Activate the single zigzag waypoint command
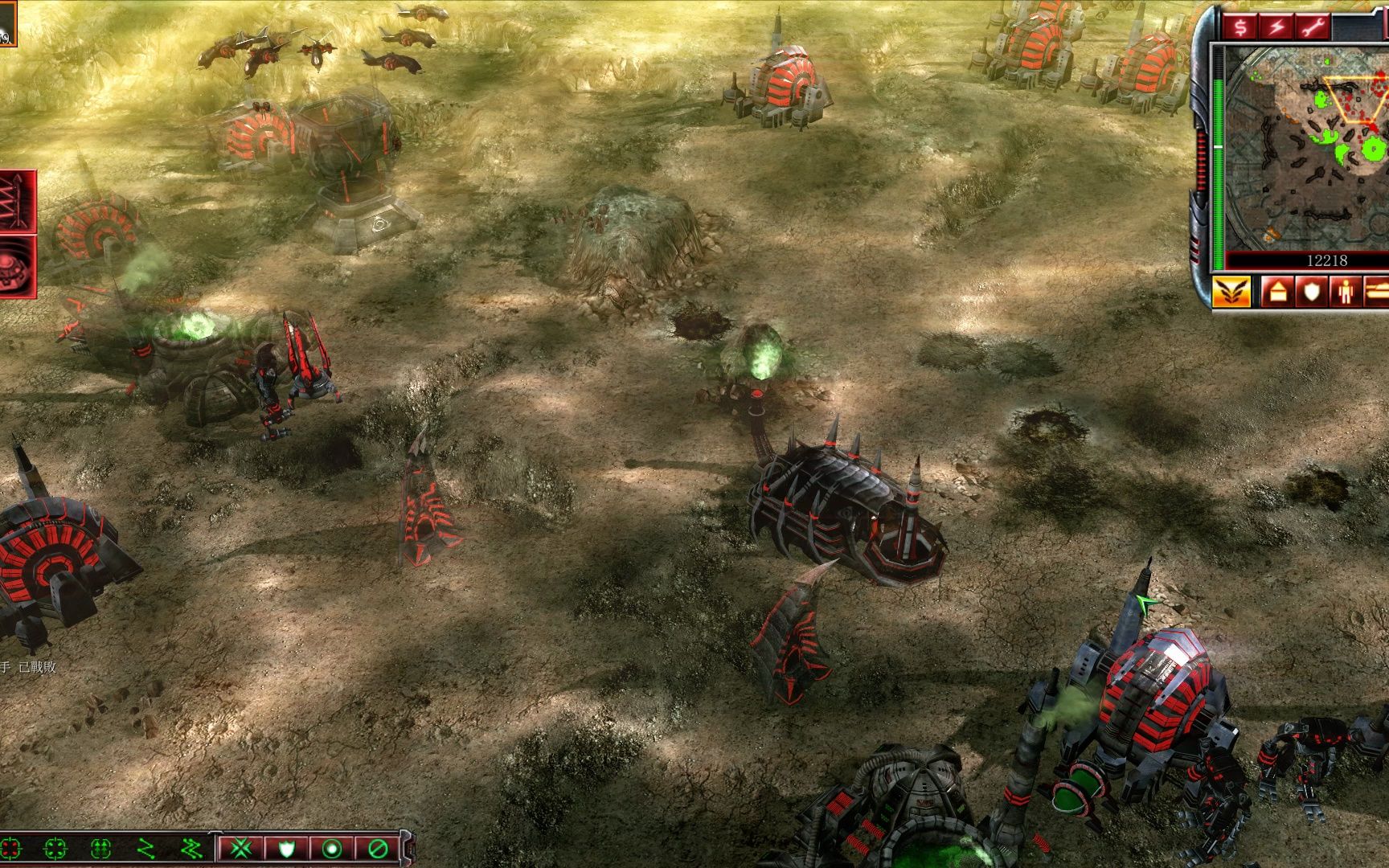 pyautogui.click(x=145, y=848)
